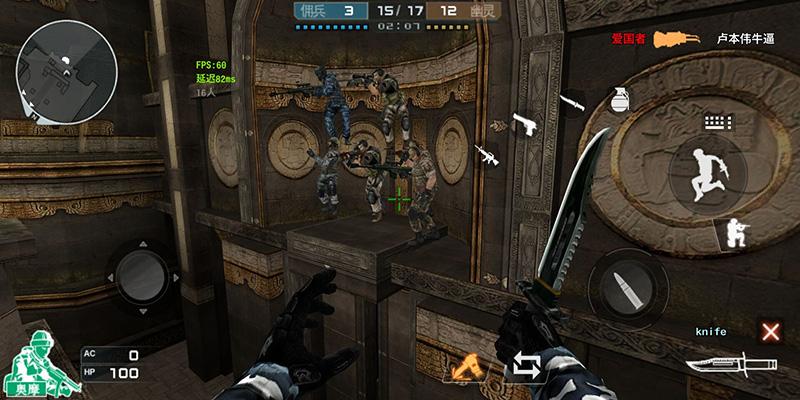Equip the grenade icon
800x400 pixels.
click(x=618, y=100)
